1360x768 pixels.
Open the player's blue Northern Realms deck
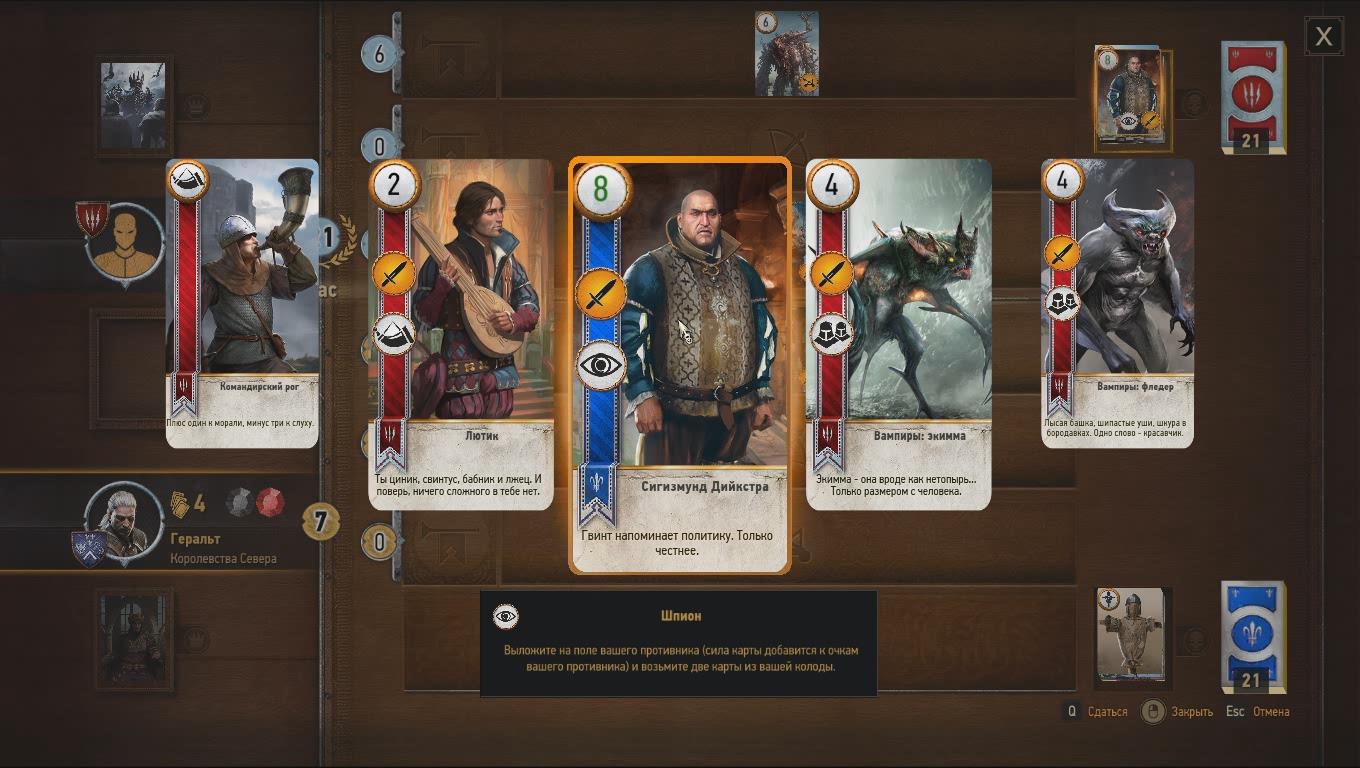tap(1252, 637)
